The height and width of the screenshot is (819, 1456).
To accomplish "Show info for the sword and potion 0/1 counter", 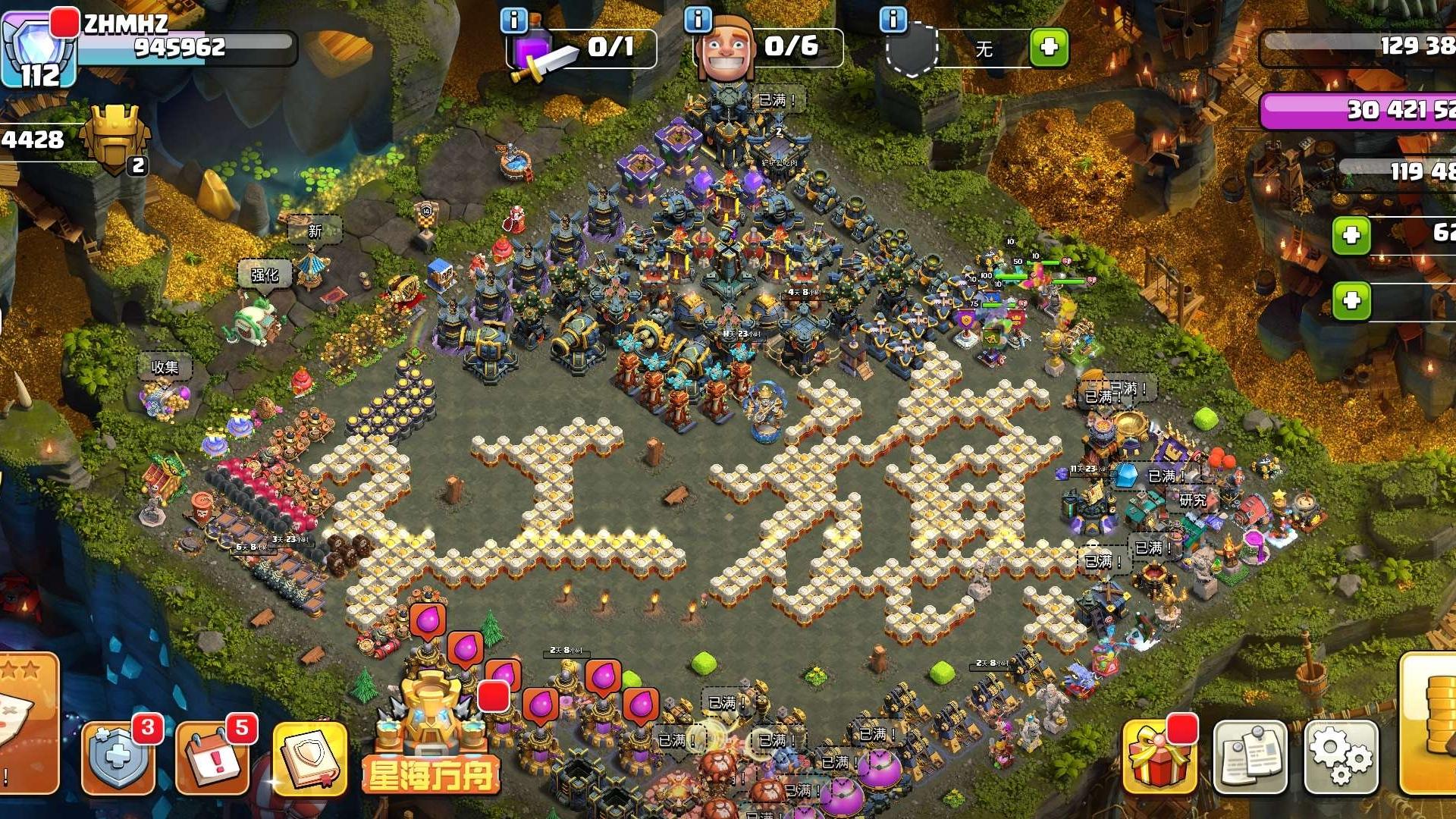I will (x=514, y=20).
